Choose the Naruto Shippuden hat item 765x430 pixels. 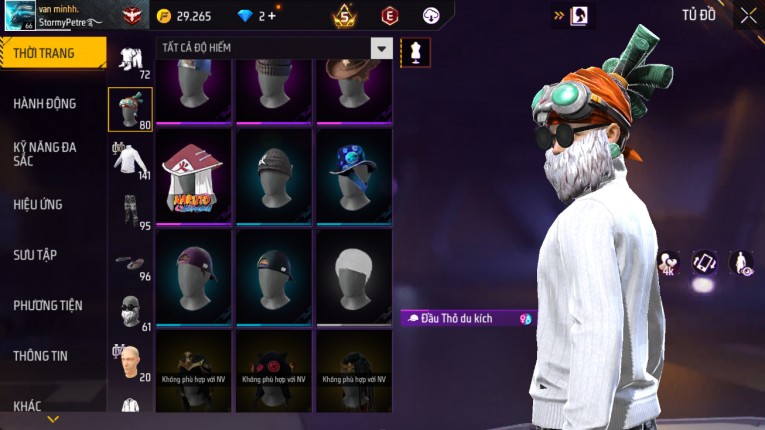click(194, 175)
